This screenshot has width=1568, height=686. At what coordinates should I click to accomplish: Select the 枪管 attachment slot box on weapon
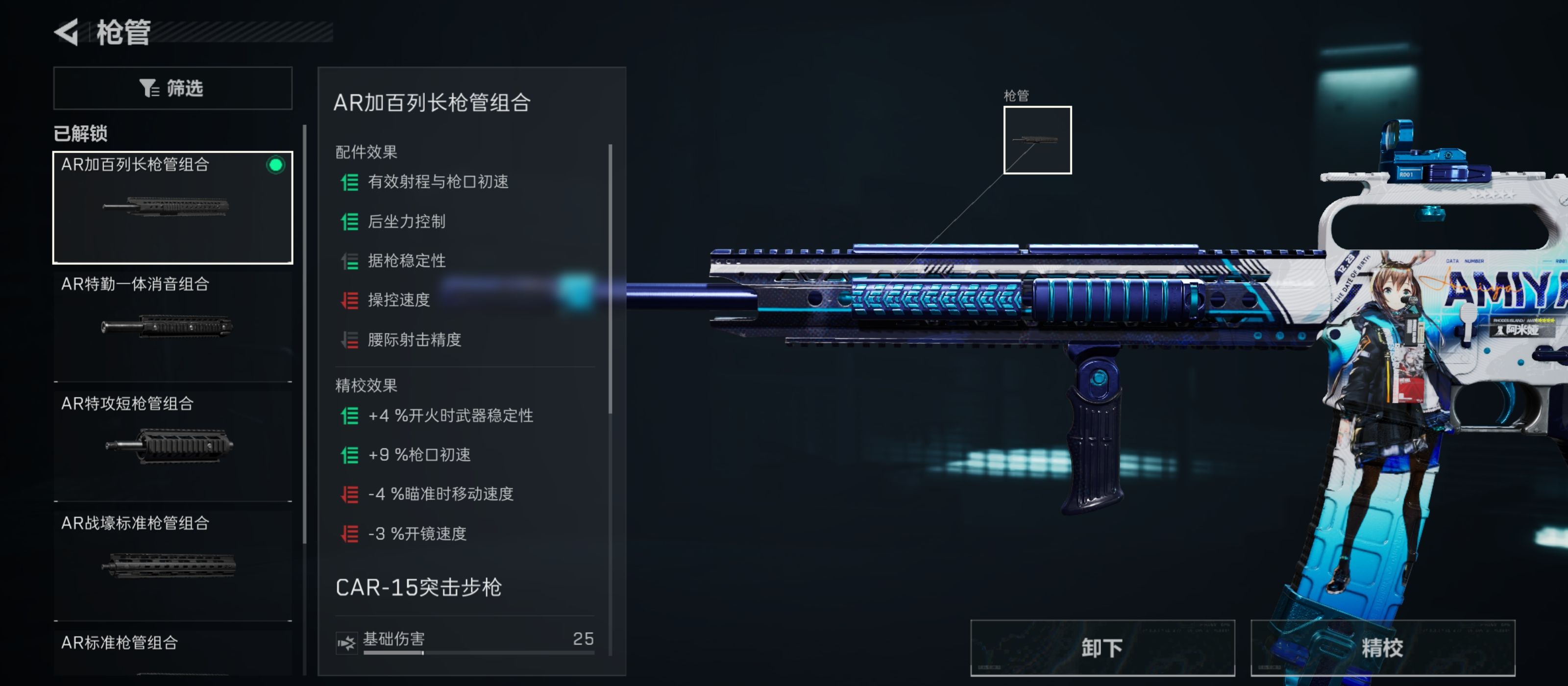tap(1037, 140)
